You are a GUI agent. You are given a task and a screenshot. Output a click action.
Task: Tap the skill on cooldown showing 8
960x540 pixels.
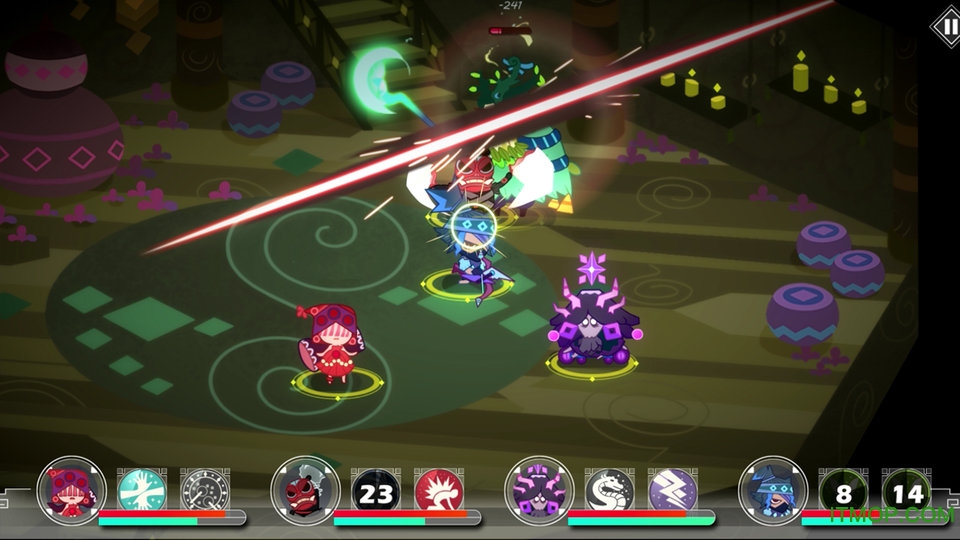pyautogui.click(x=843, y=491)
